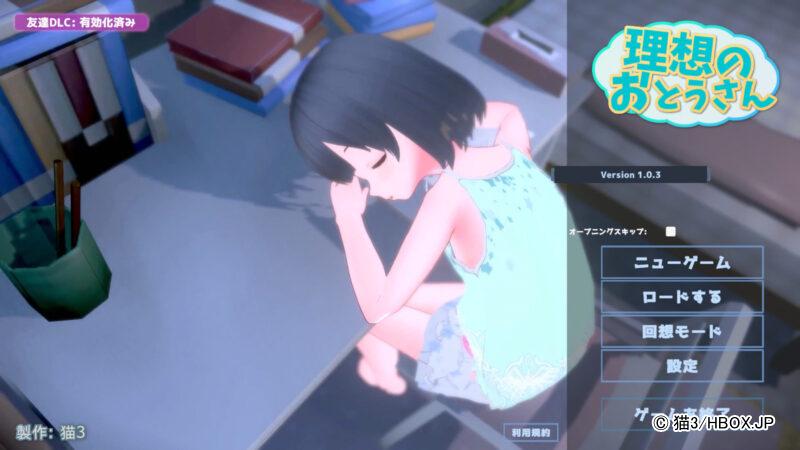The height and width of the screenshot is (450, 800).
Task: Enter 回想モード recollection mode
Action: tap(682, 331)
